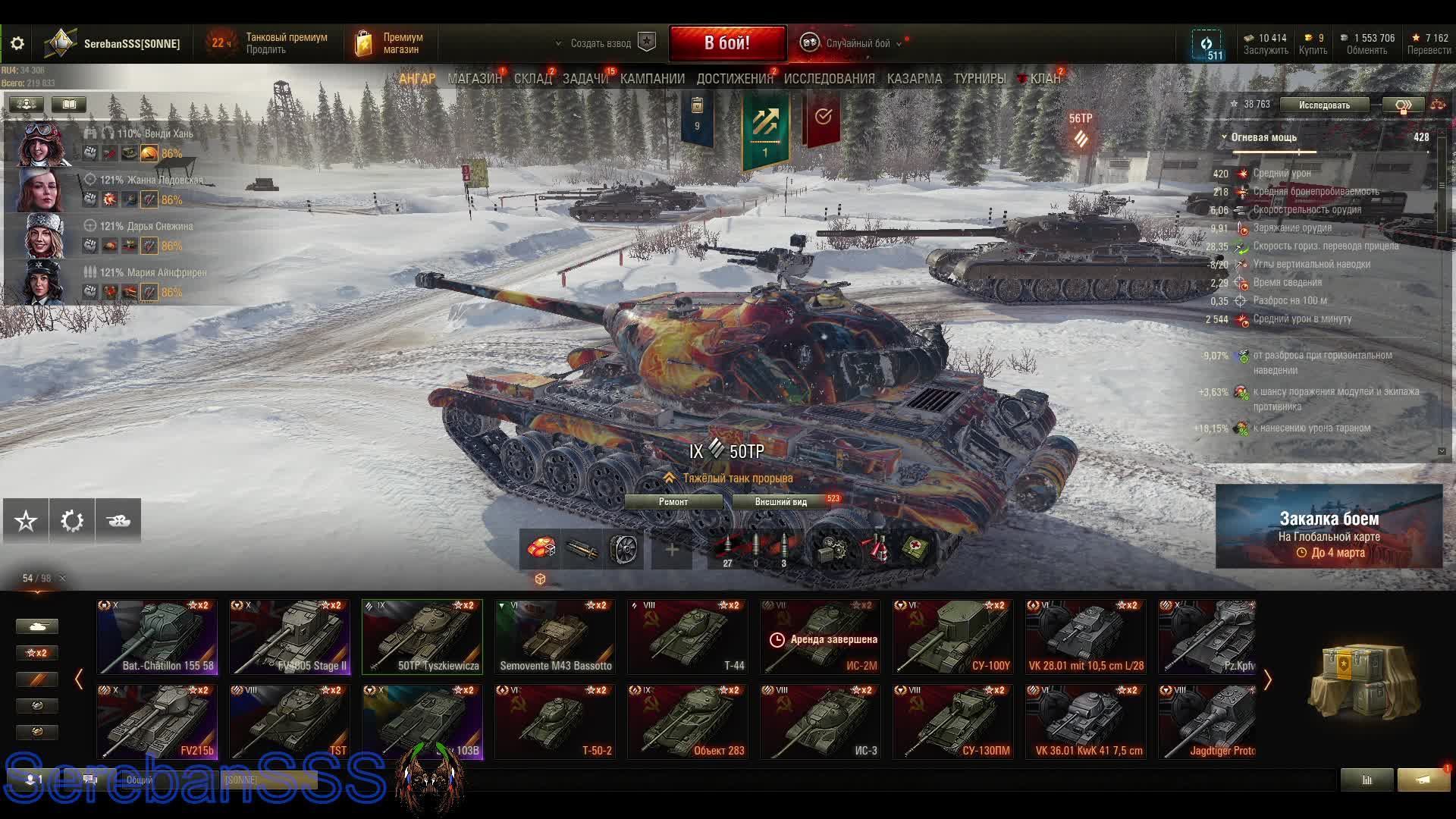Viewport: 1456px width, 819px height.
Task: Select the Bat.-Châtillon 155 58 tank
Action: pos(157,637)
